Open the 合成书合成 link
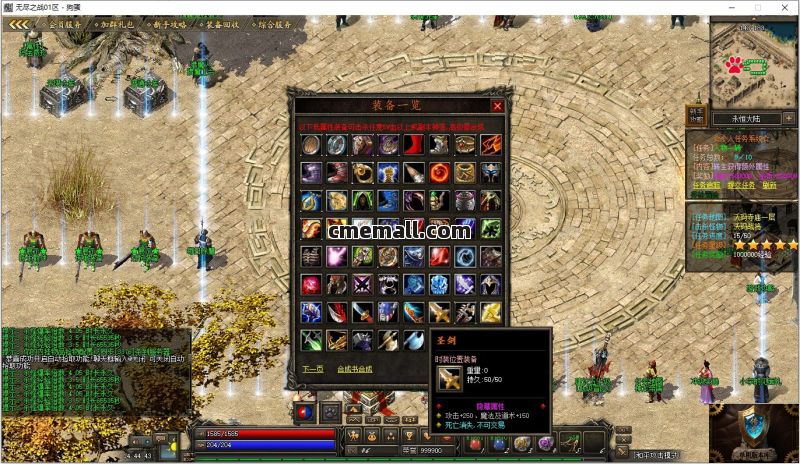800x464 pixels. point(354,368)
